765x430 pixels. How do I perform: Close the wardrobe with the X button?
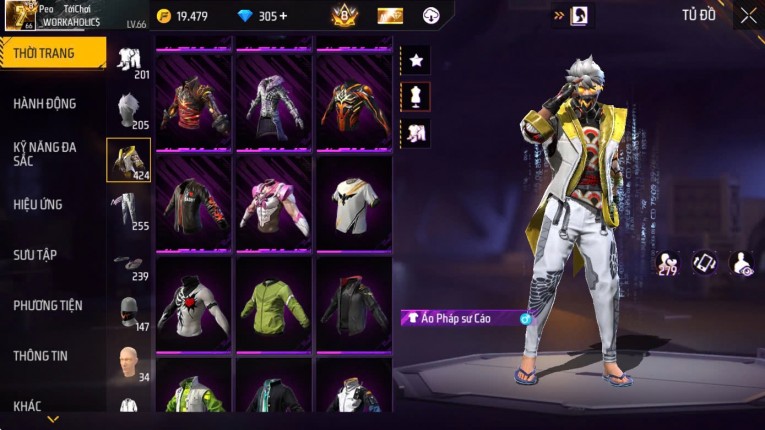[748, 16]
